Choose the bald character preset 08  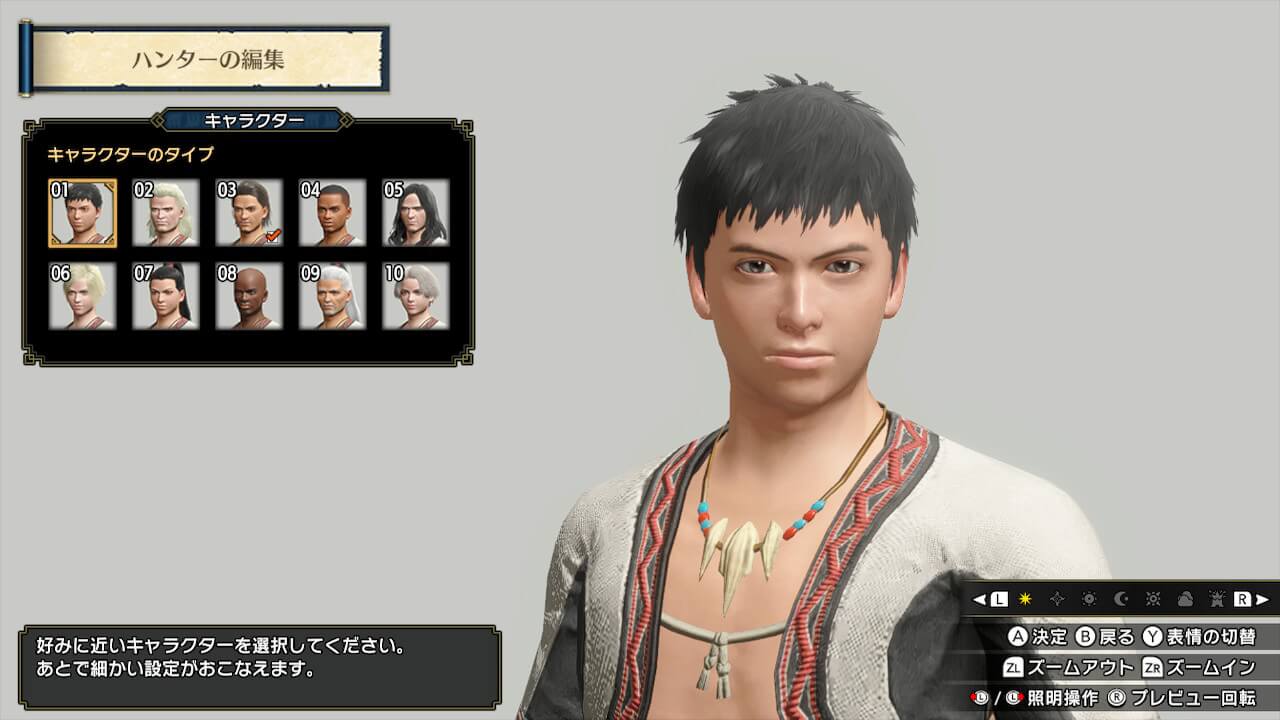point(249,296)
